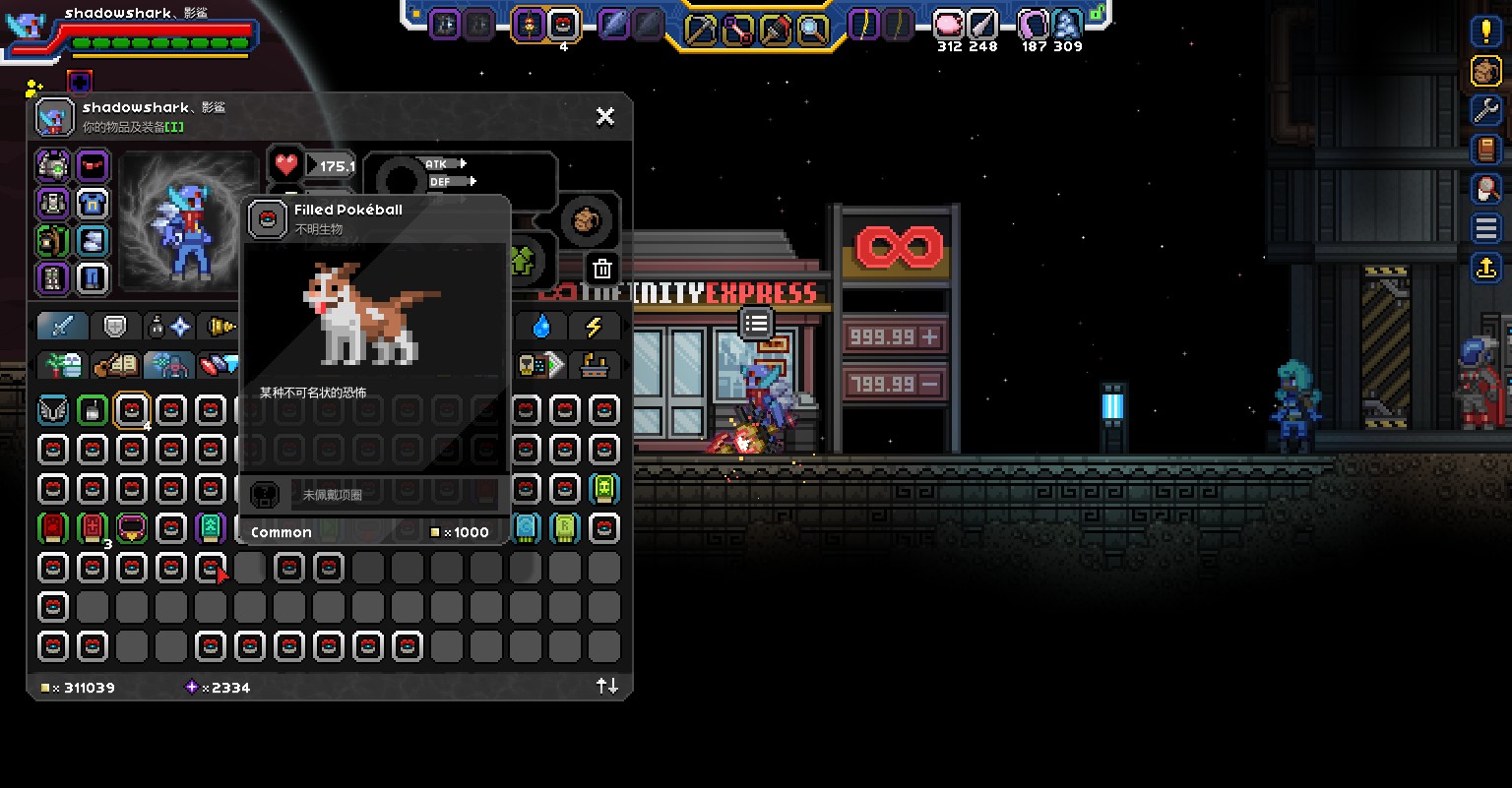Select the pickaxe matter manipulator tool
1512x788 pixels.
pos(700,29)
